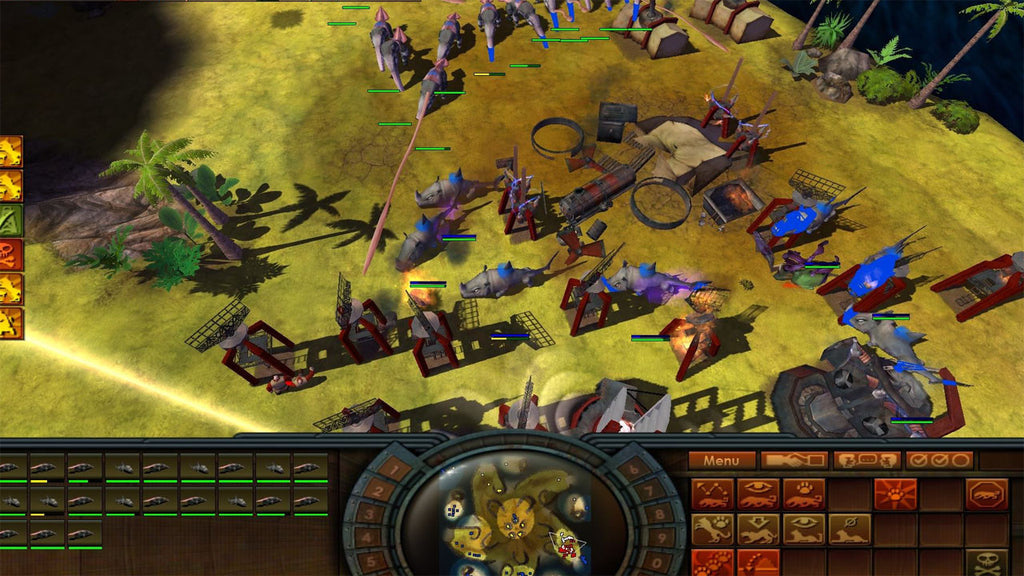Activate the sunburst paw ability
The height and width of the screenshot is (576, 1024).
coord(895,494)
